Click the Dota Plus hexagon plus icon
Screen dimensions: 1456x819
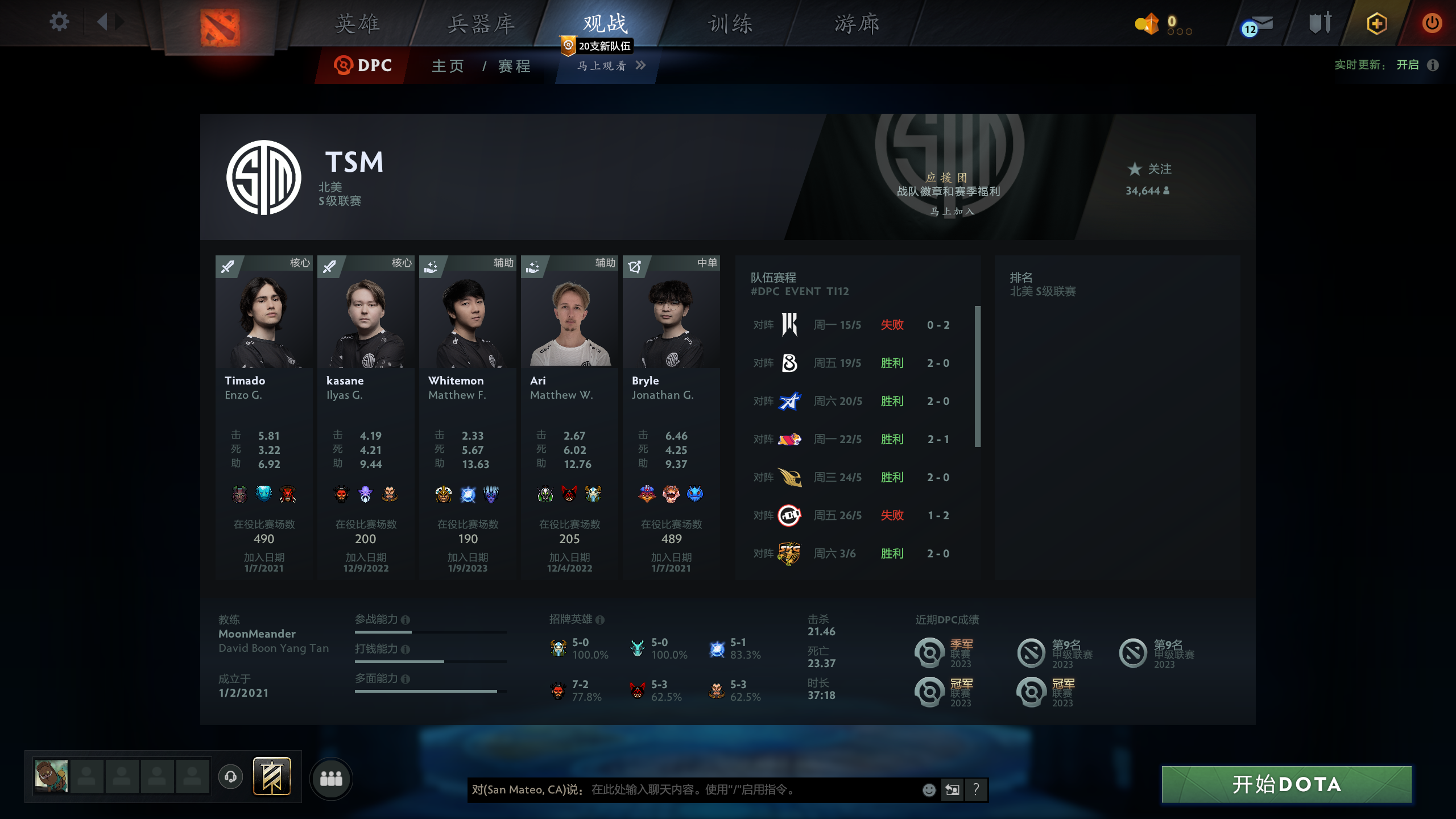1377,24
